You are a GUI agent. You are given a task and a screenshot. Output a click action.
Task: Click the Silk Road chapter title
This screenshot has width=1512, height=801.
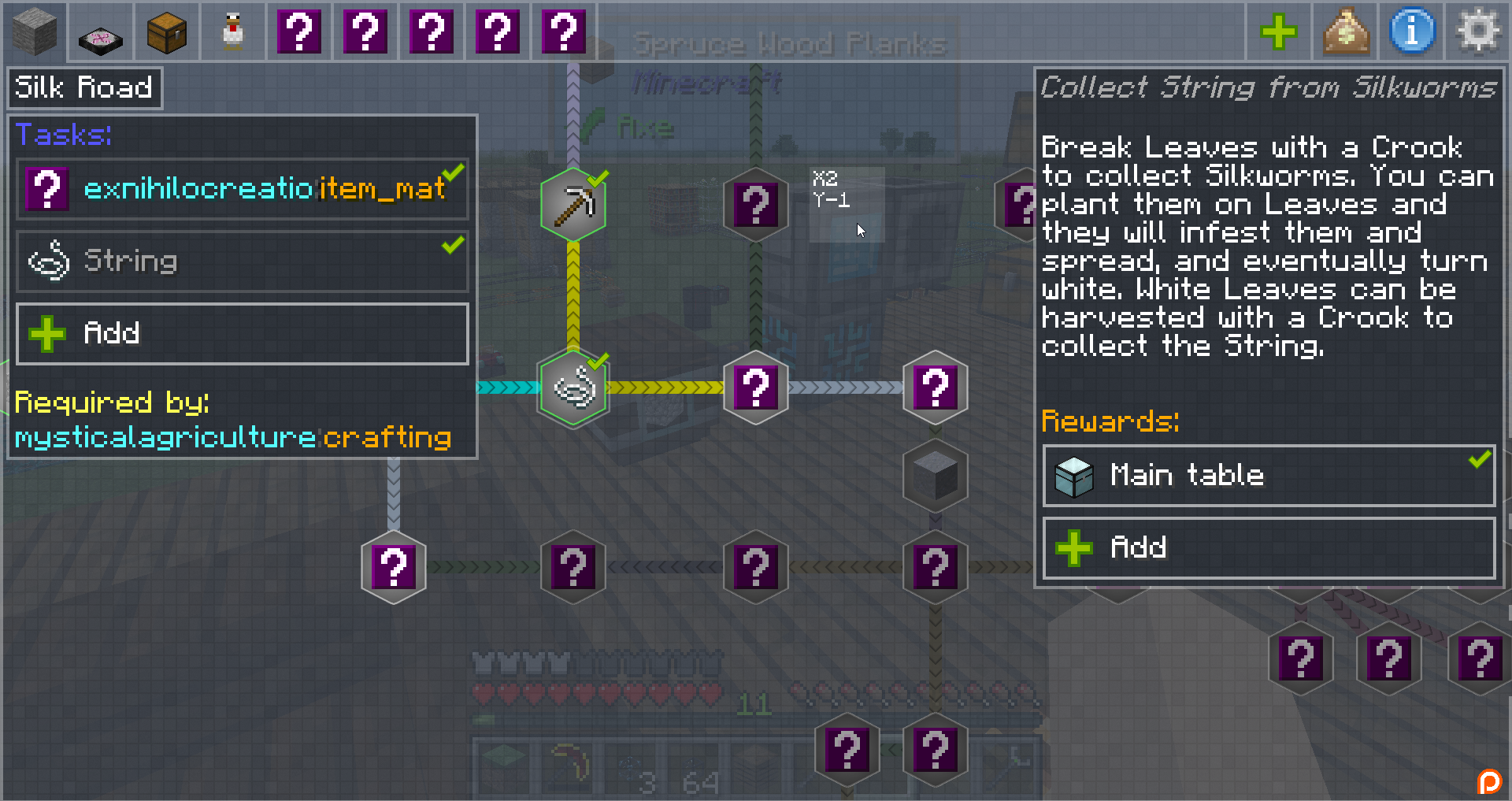[x=84, y=87]
